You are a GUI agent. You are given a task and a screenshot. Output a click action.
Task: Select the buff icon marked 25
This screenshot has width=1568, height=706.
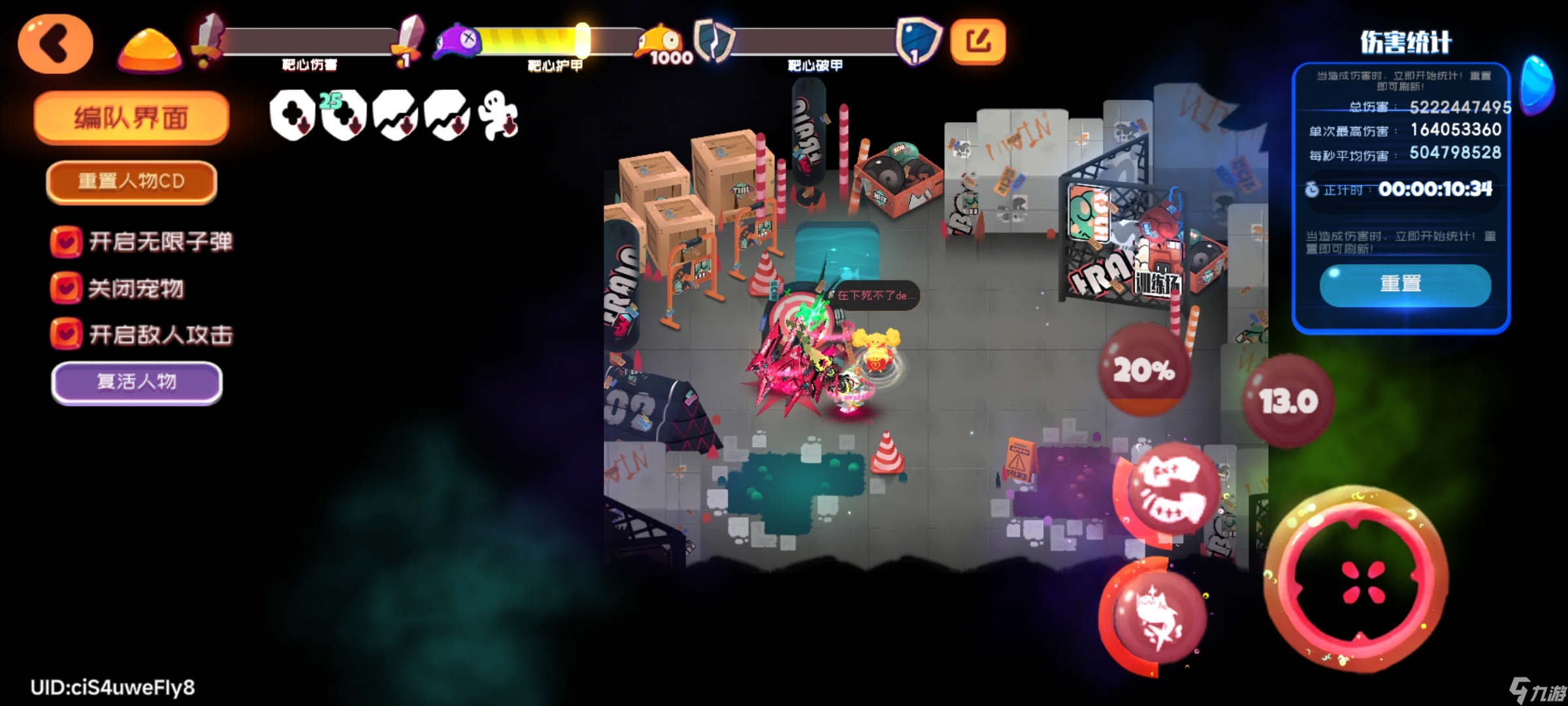[x=343, y=116]
